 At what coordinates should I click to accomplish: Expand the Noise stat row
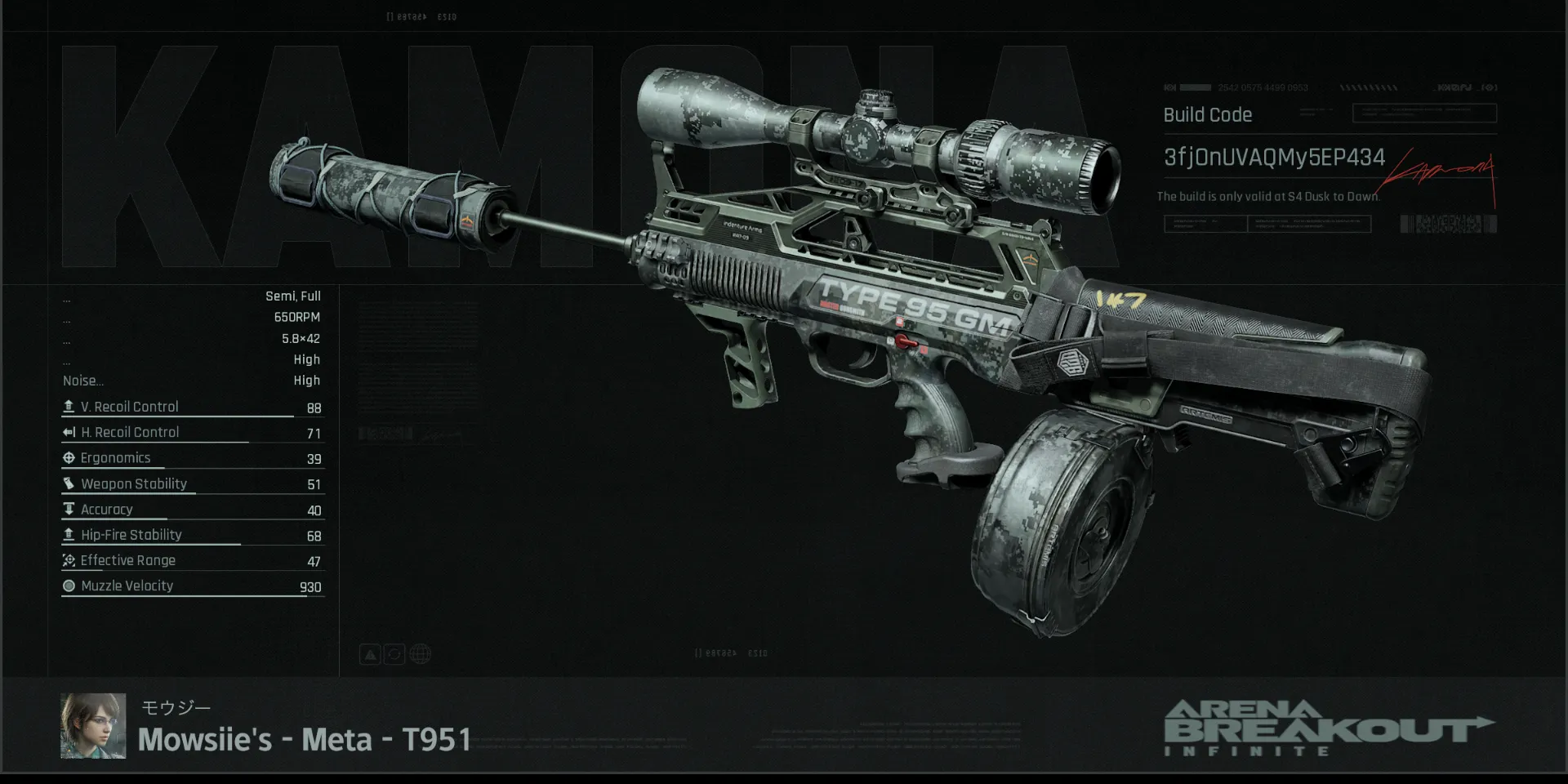83,380
